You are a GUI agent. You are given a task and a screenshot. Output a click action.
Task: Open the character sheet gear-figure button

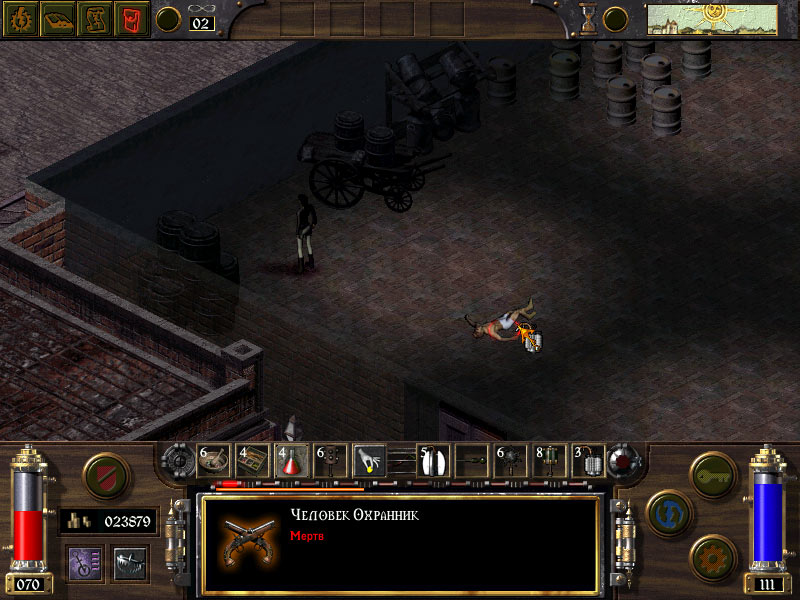(22, 19)
